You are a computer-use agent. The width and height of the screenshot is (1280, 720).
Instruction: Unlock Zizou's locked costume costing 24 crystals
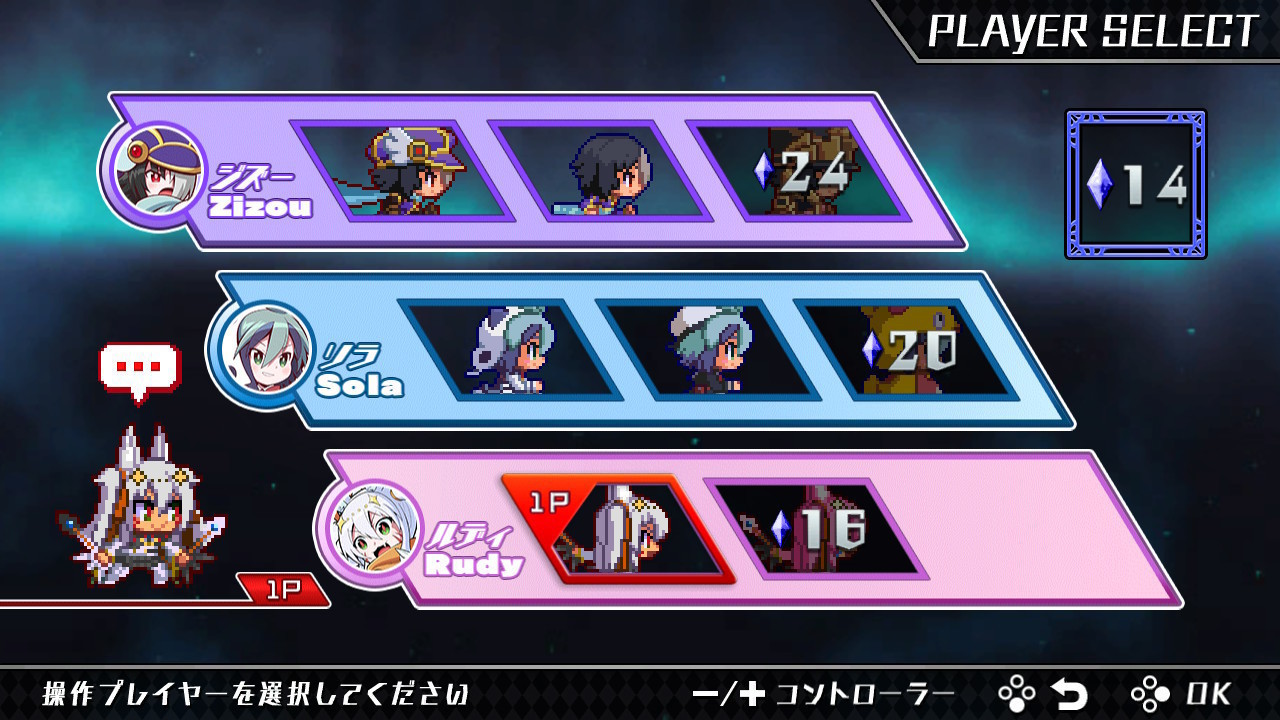798,171
